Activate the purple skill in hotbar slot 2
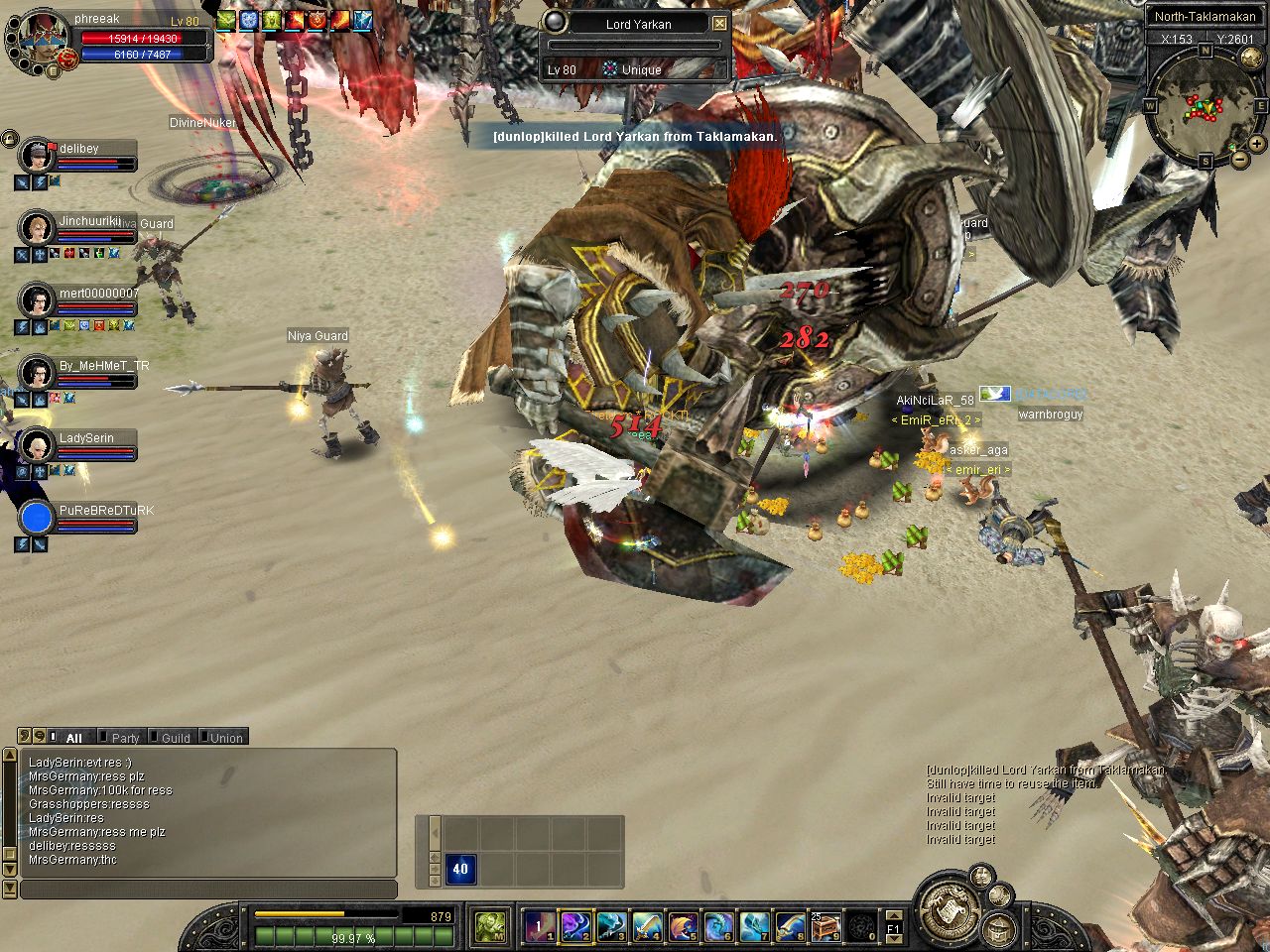 [x=575, y=926]
